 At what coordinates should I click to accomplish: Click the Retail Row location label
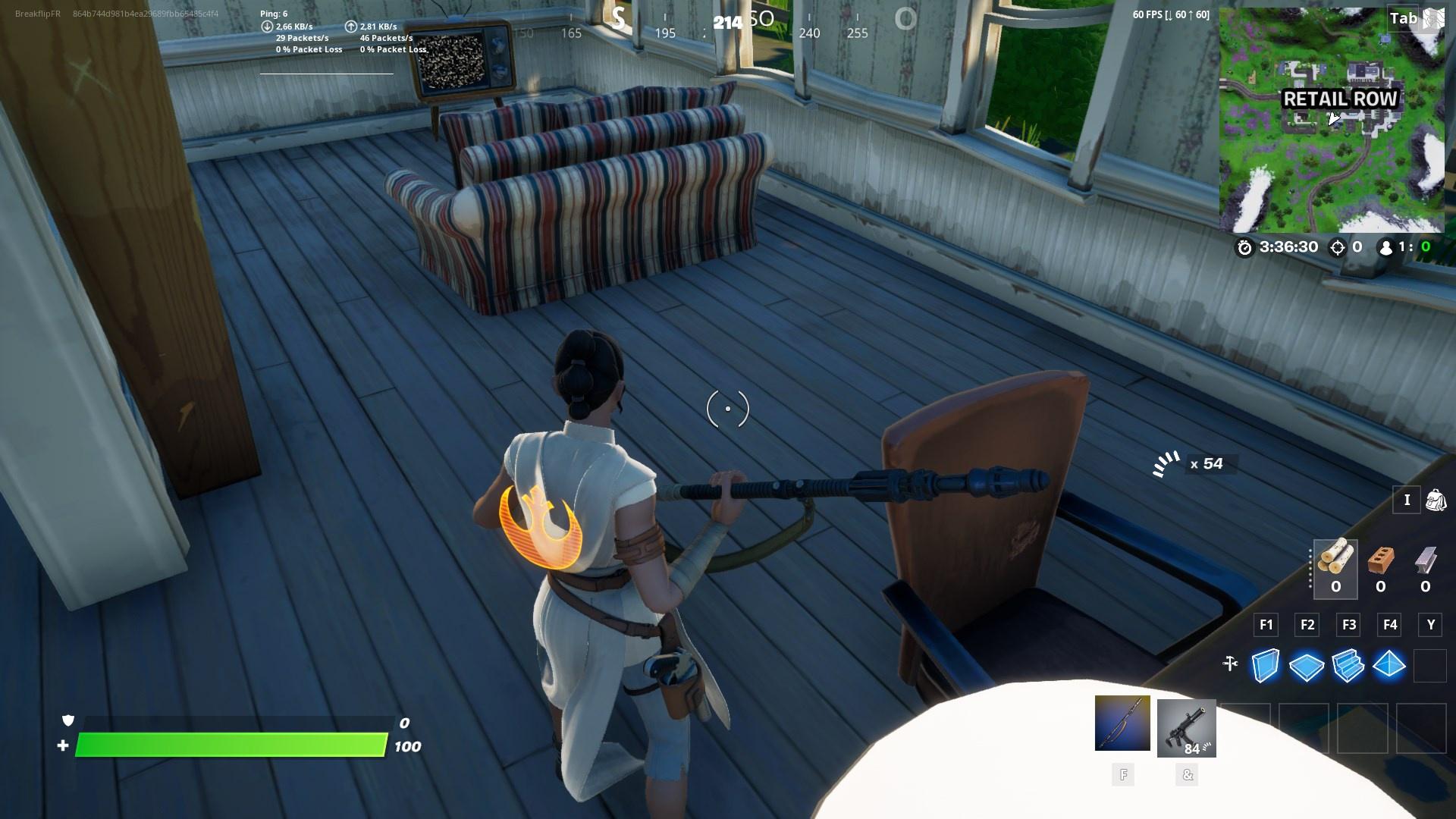pos(1341,99)
